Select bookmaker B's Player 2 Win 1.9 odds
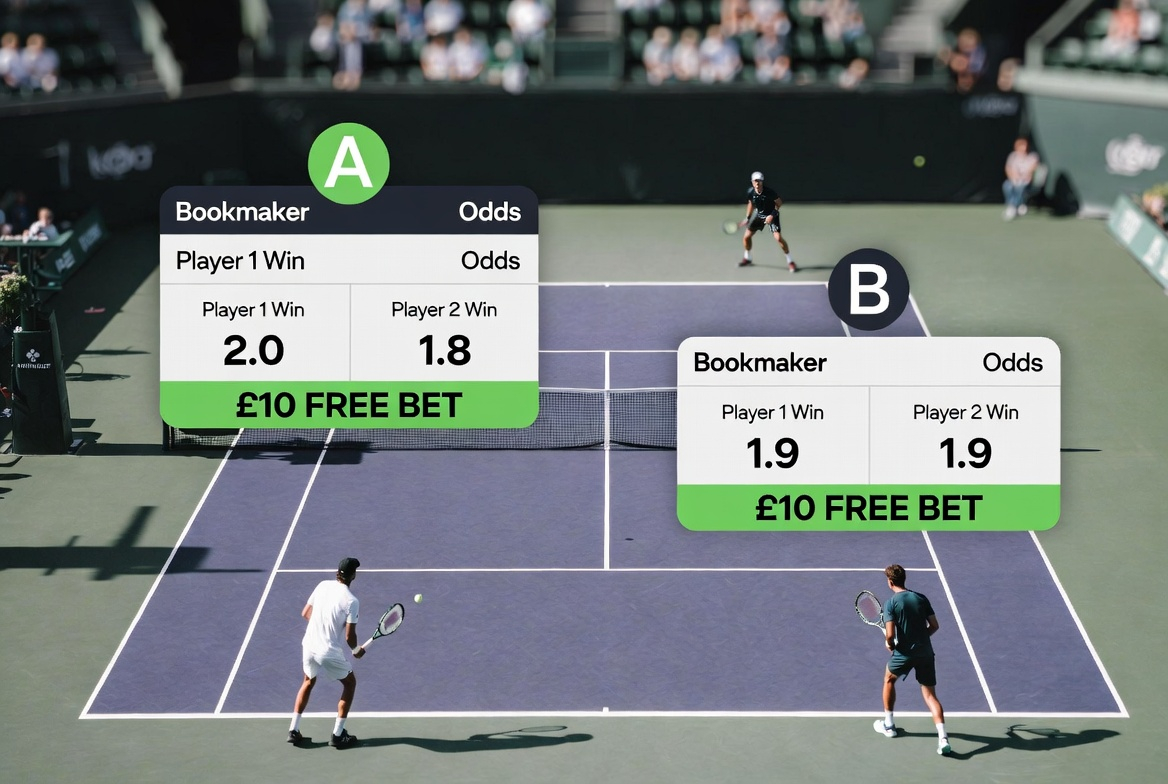The image size is (1168, 784). pos(965,436)
